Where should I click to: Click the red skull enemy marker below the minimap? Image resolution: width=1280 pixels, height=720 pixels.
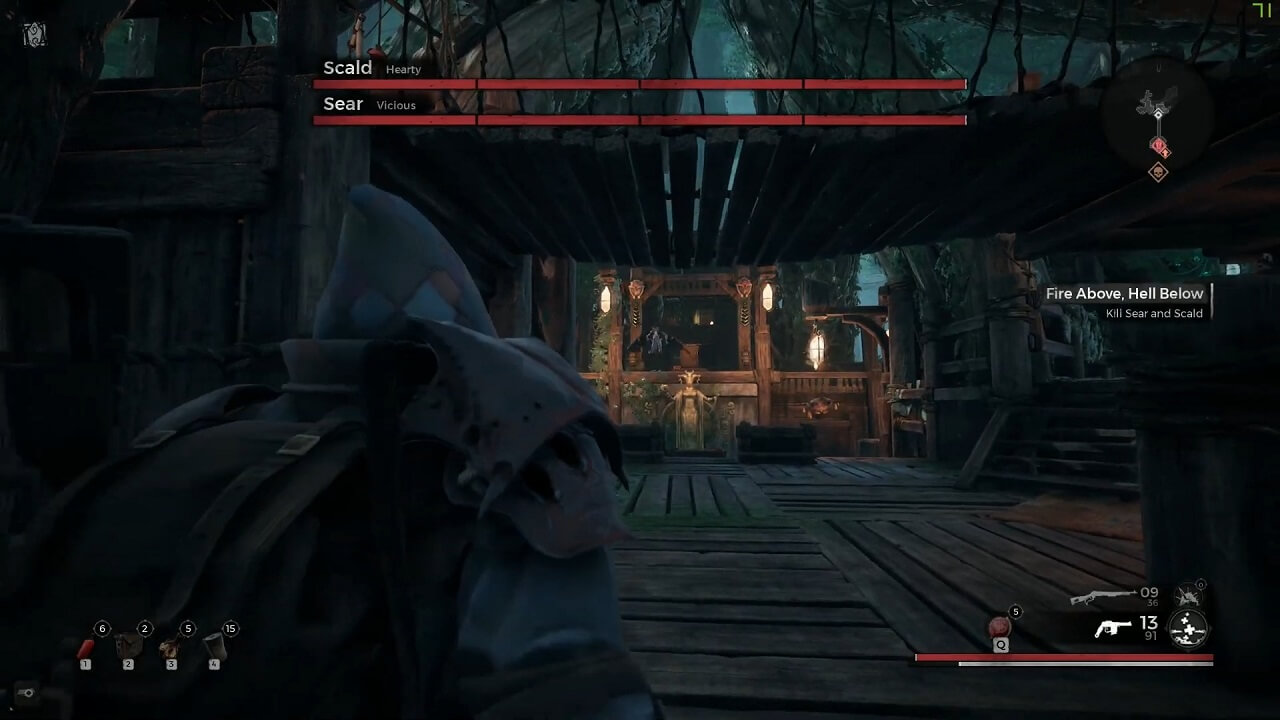pyautogui.click(x=1159, y=170)
